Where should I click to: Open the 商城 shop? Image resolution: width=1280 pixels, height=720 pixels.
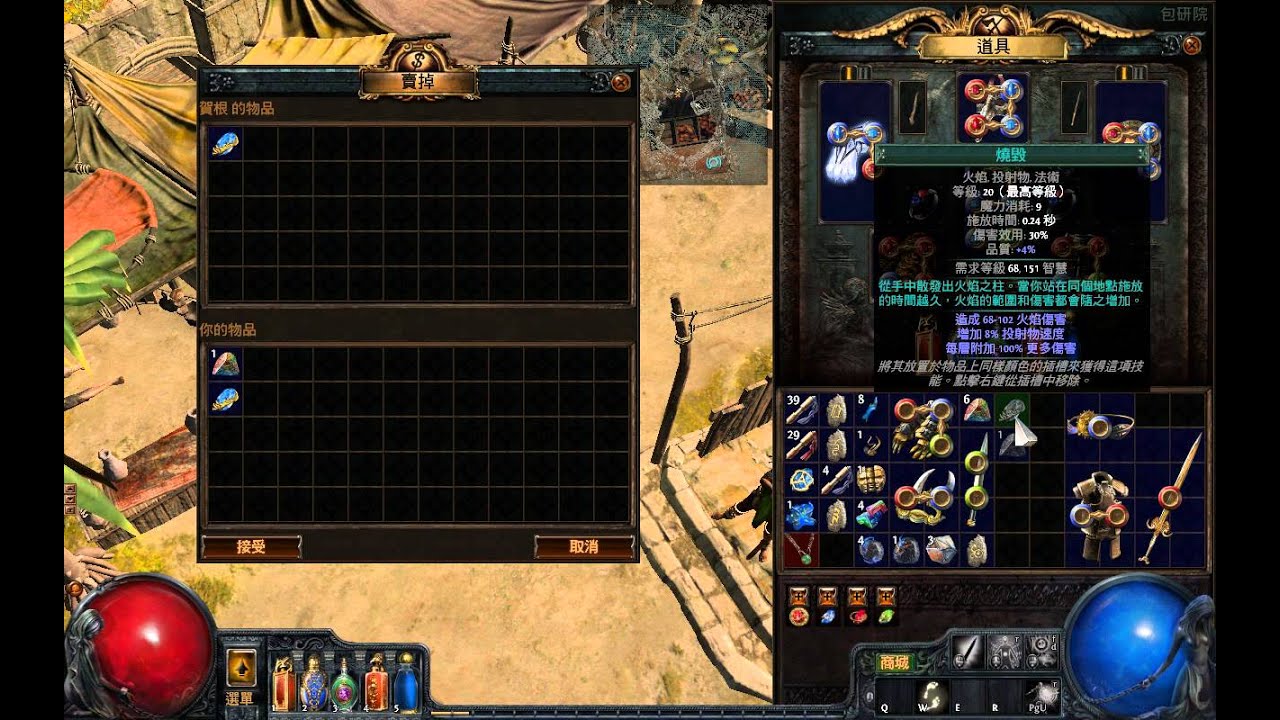tap(895, 662)
